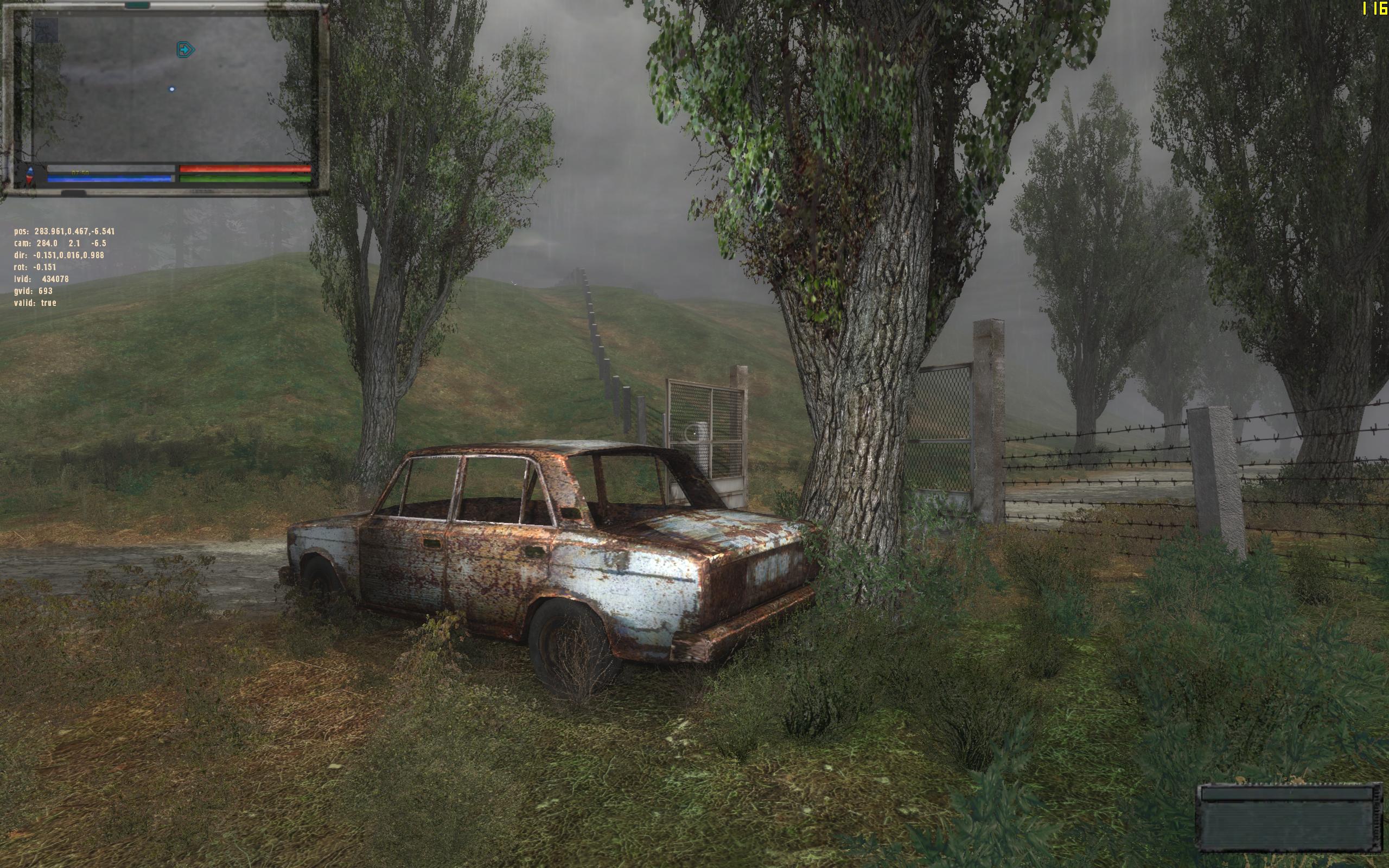
Task: Select the cyan arrow marker on minimap
Action: (x=186, y=50)
